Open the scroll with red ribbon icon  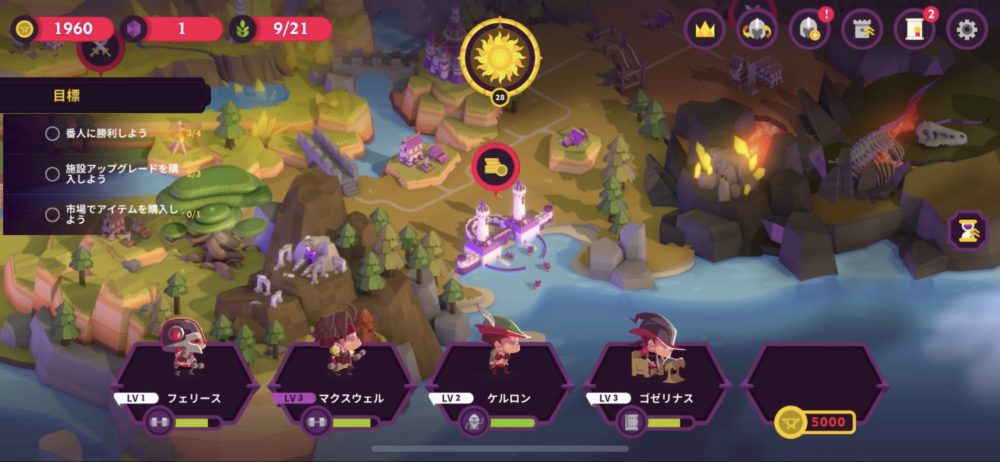[x=914, y=29]
